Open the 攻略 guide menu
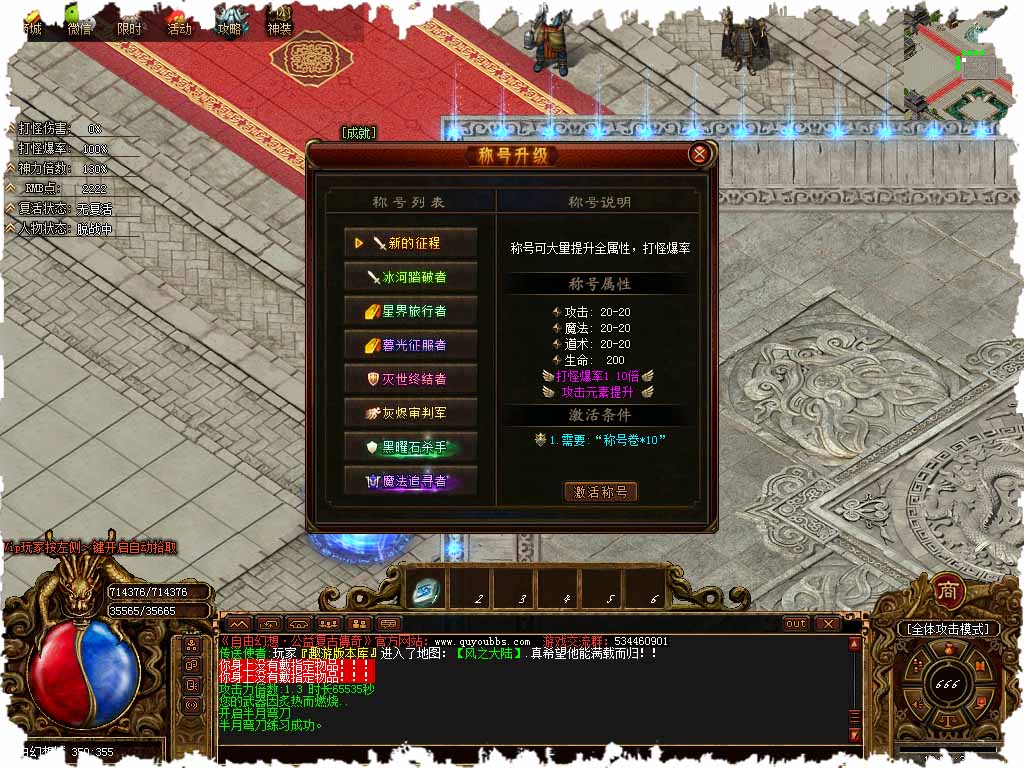 [x=231, y=20]
